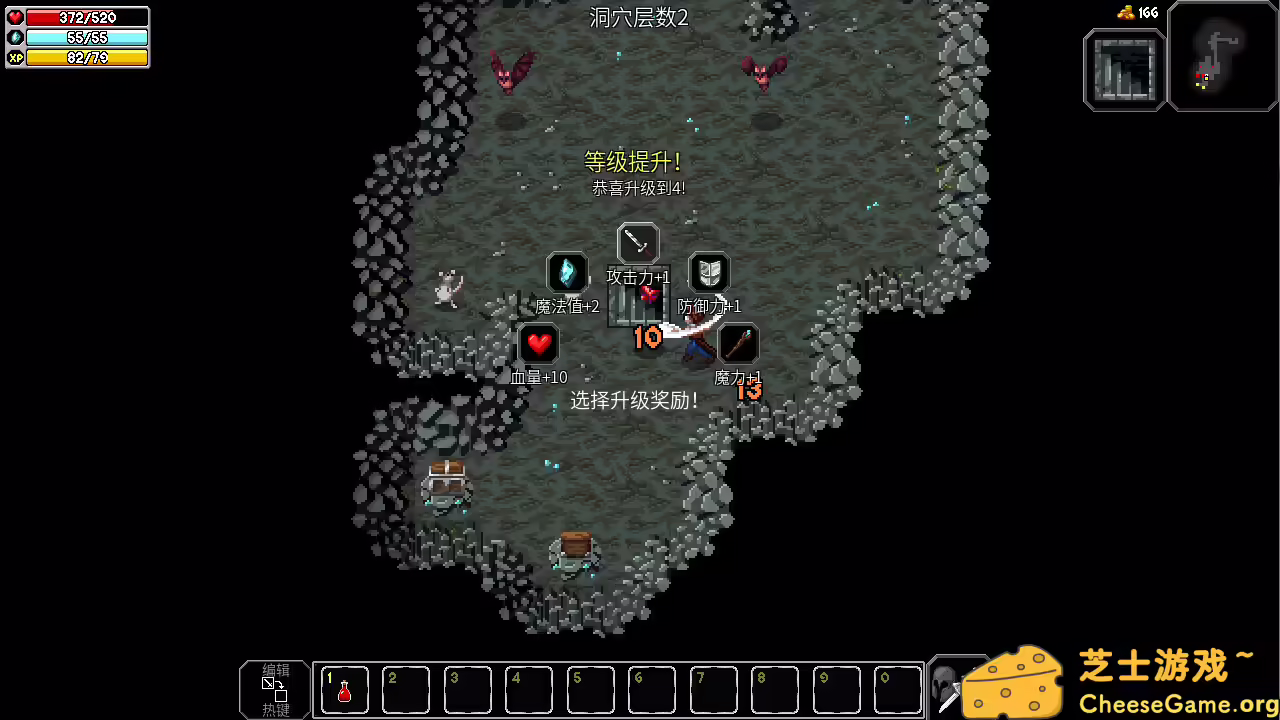Click hotbar slot 9 to expand its contents
This screenshot has height=720, width=1280.
tap(835, 689)
